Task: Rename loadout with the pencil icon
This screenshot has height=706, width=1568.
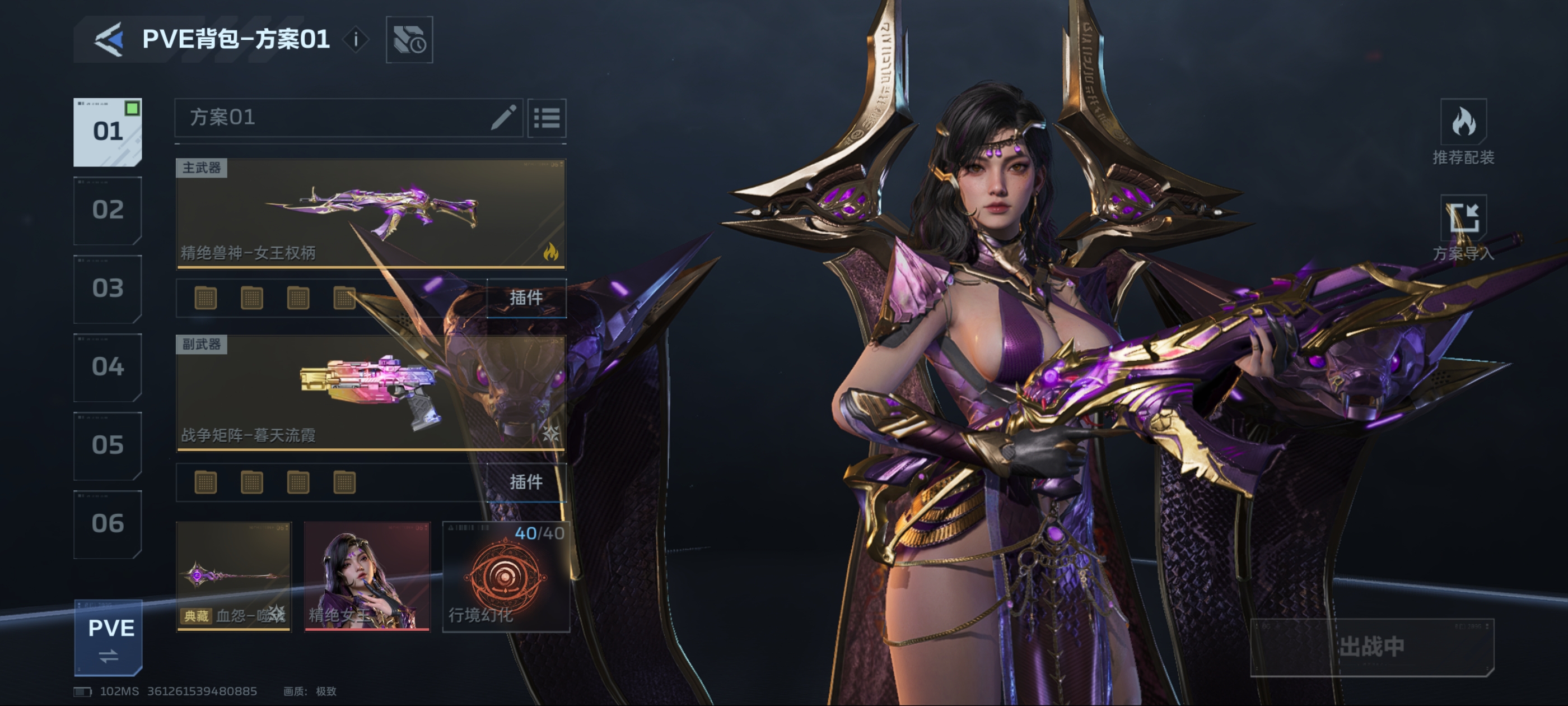Action: click(x=503, y=117)
